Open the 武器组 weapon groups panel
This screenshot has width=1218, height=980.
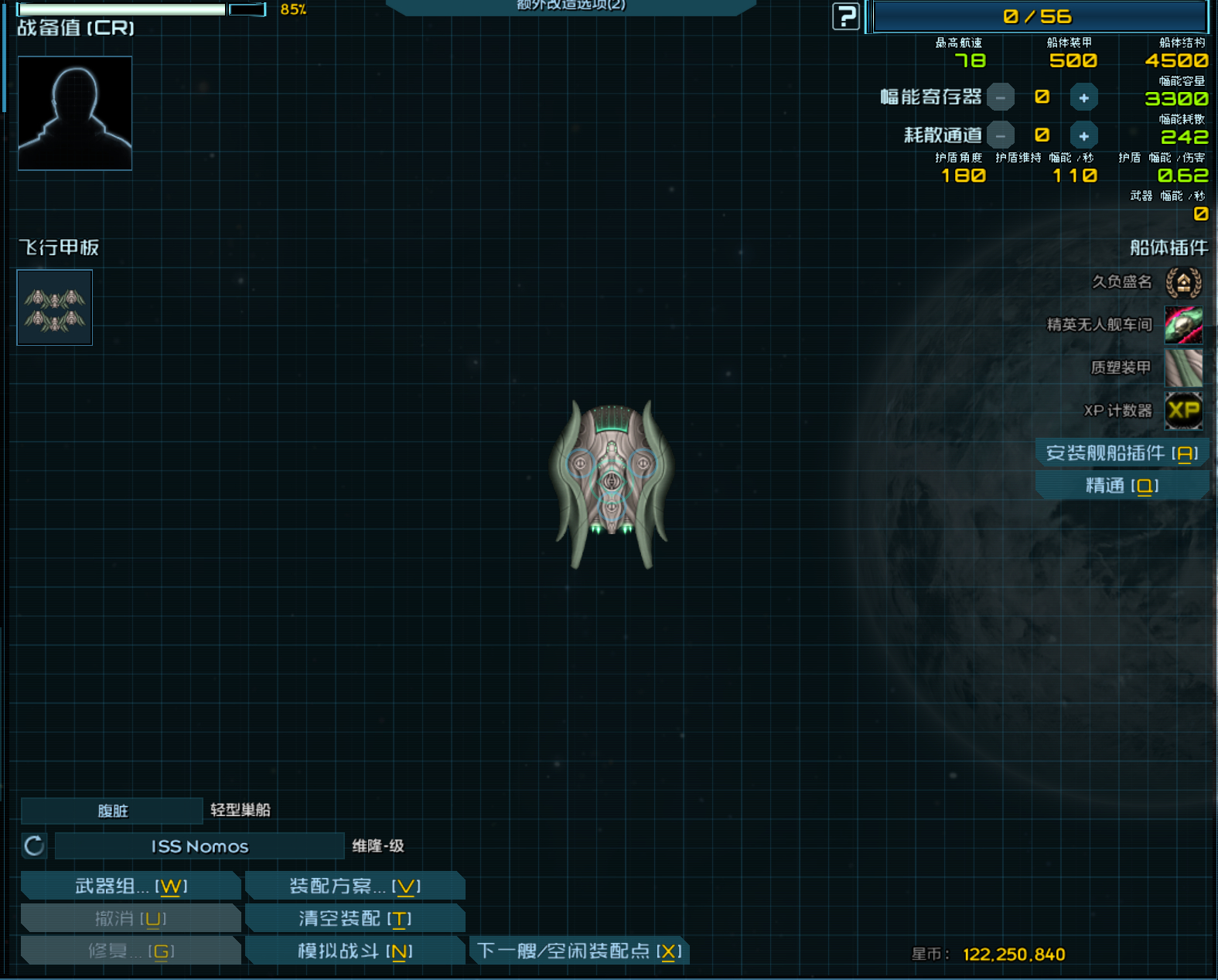130,886
